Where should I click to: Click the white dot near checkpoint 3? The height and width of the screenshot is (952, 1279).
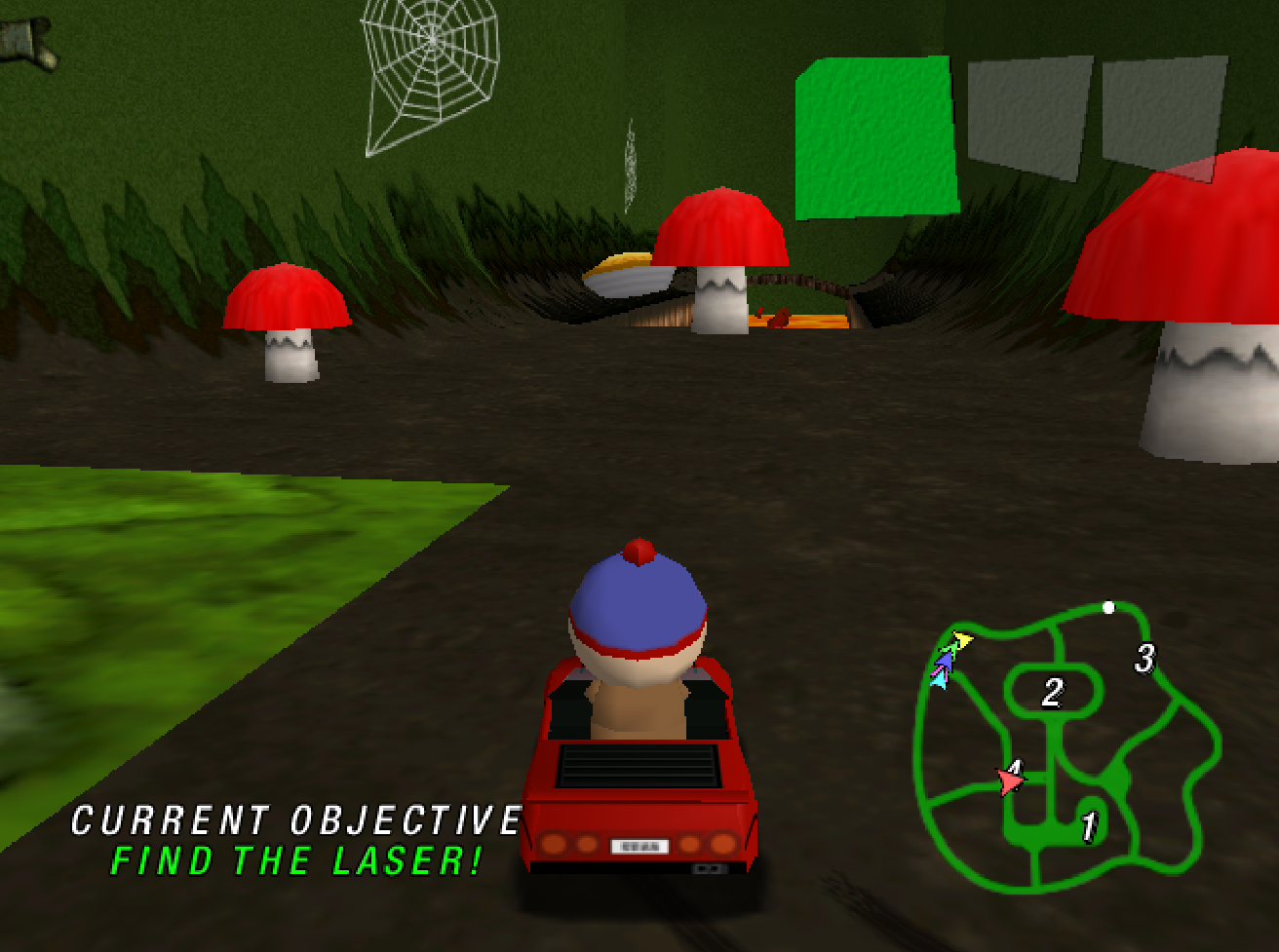point(1106,608)
